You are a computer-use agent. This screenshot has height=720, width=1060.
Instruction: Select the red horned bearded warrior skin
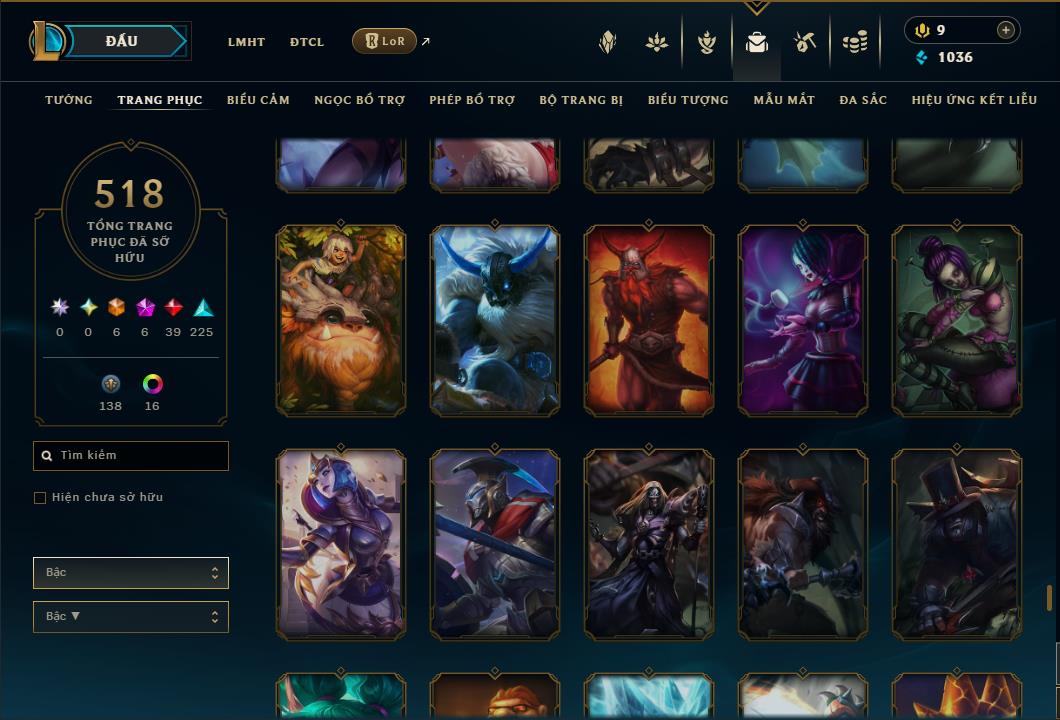coord(649,320)
